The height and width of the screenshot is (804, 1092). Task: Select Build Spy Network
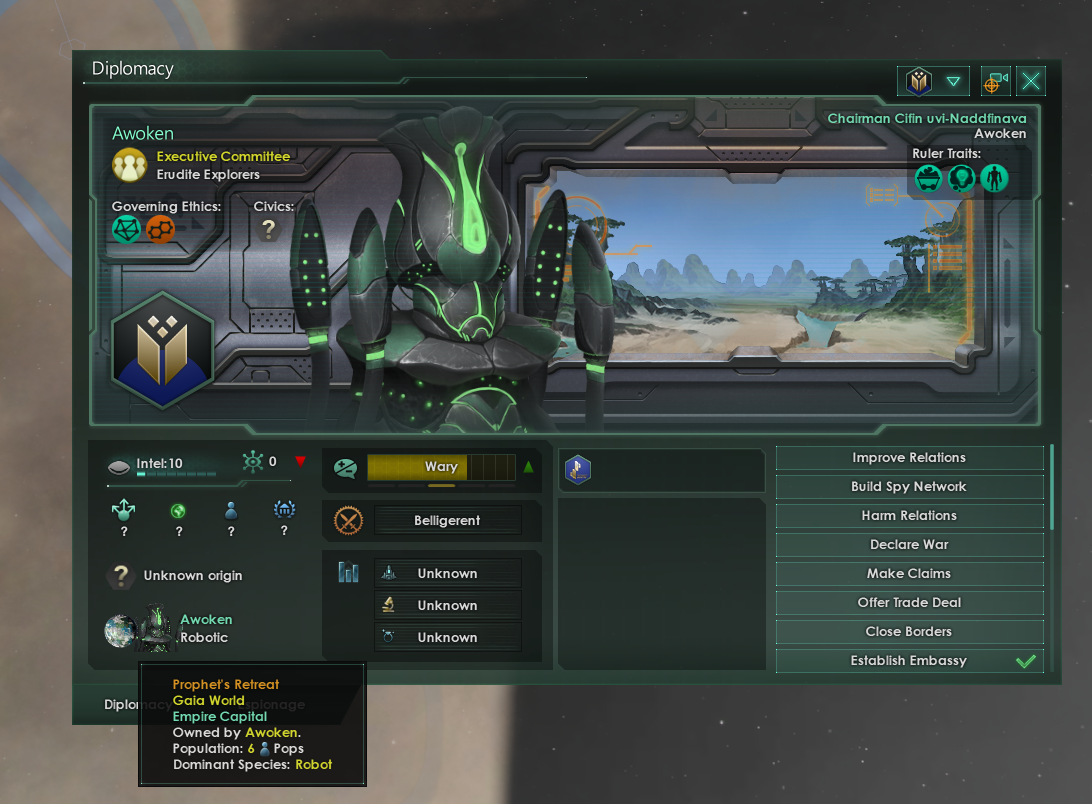(x=909, y=487)
